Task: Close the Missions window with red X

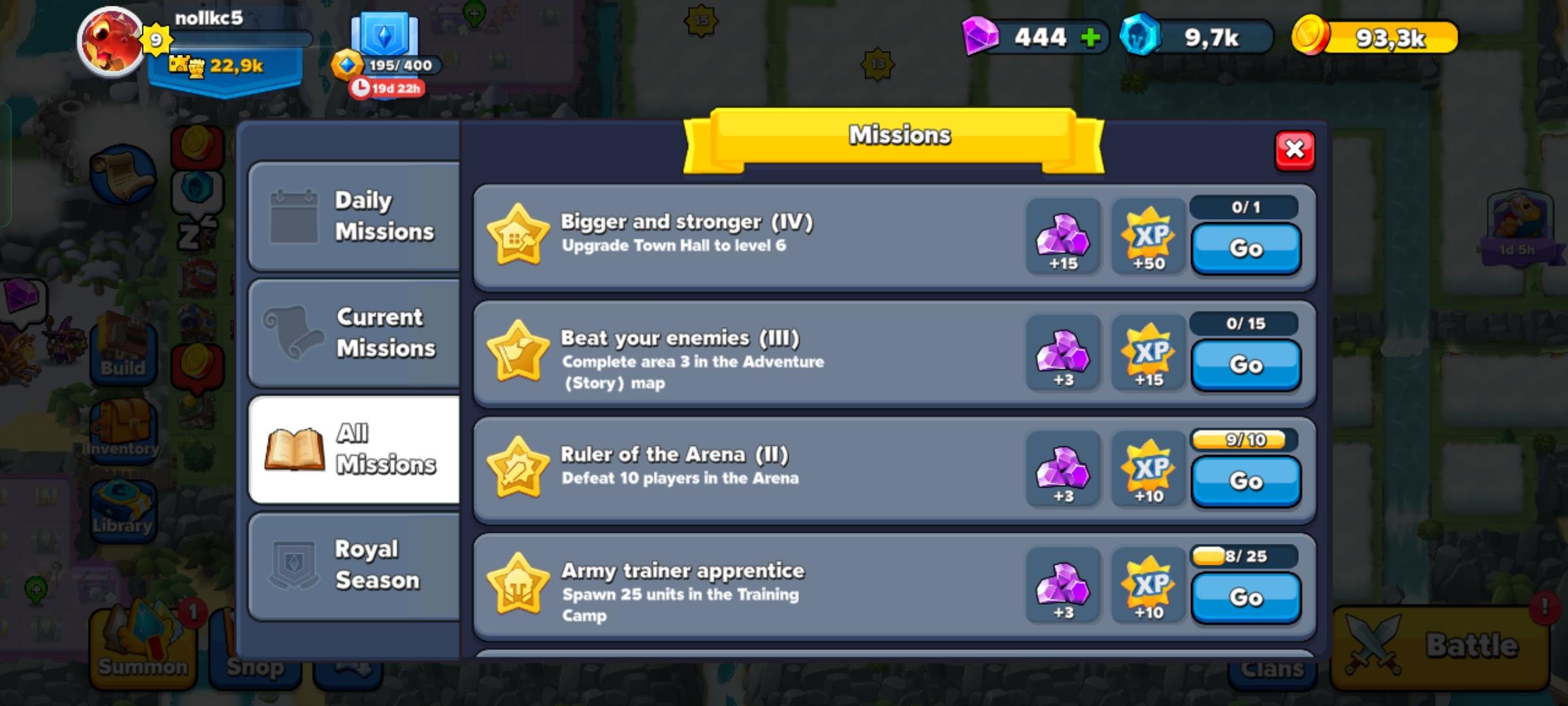Action: (x=1295, y=149)
